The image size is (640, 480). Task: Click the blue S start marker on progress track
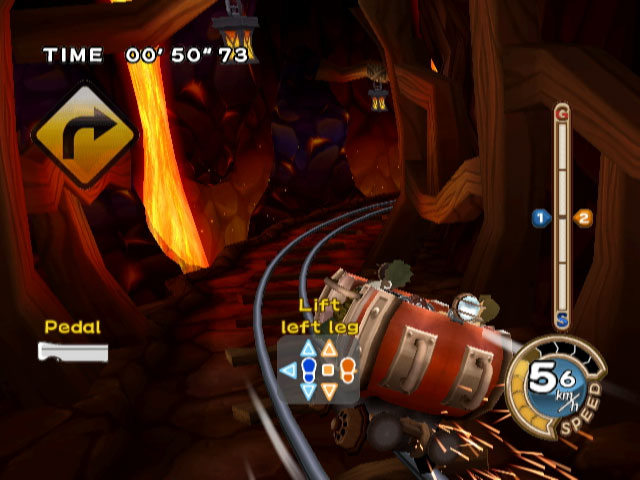pyautogui.click(x=562, y=322)
